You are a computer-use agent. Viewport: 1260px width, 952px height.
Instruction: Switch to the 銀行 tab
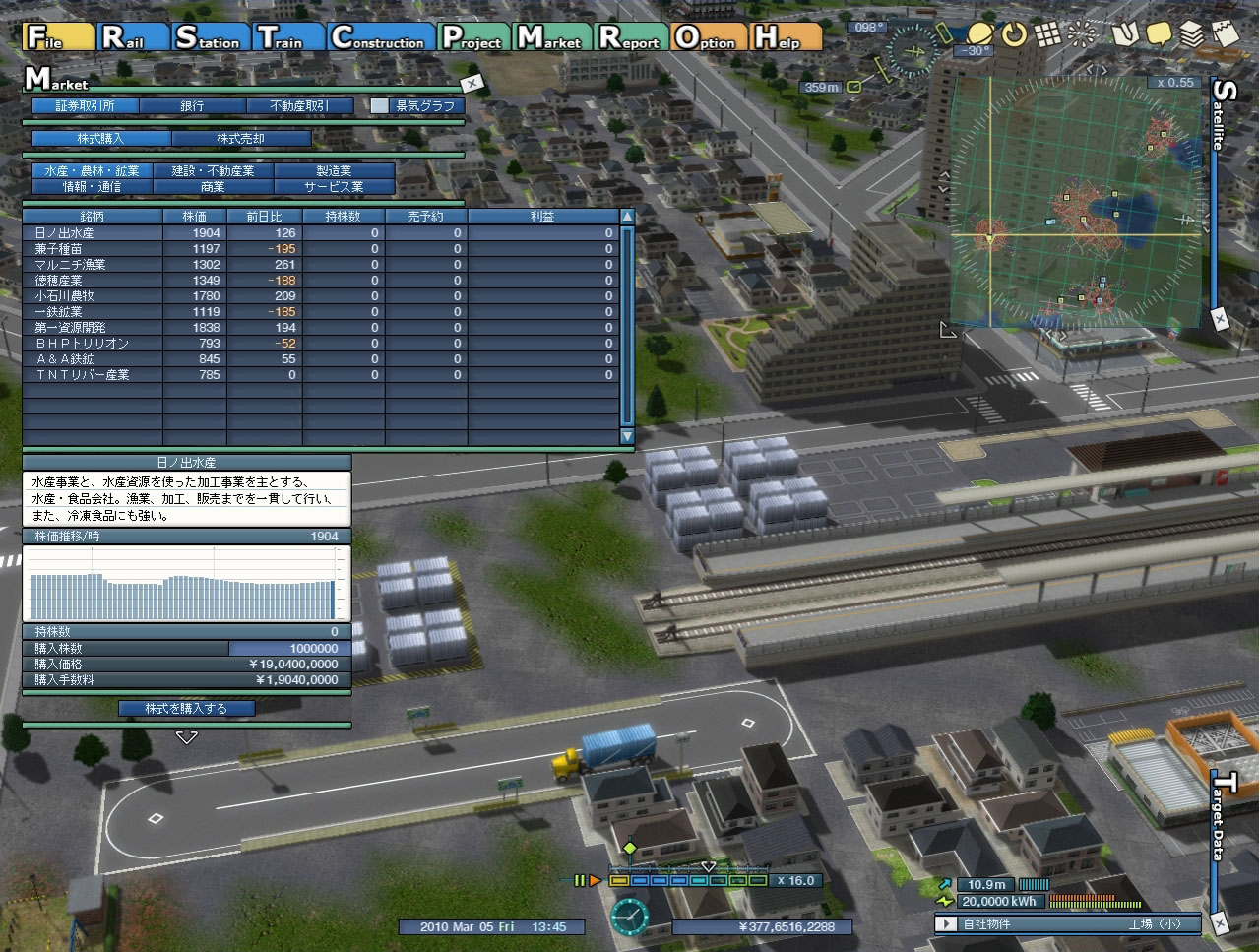(192, 105)
